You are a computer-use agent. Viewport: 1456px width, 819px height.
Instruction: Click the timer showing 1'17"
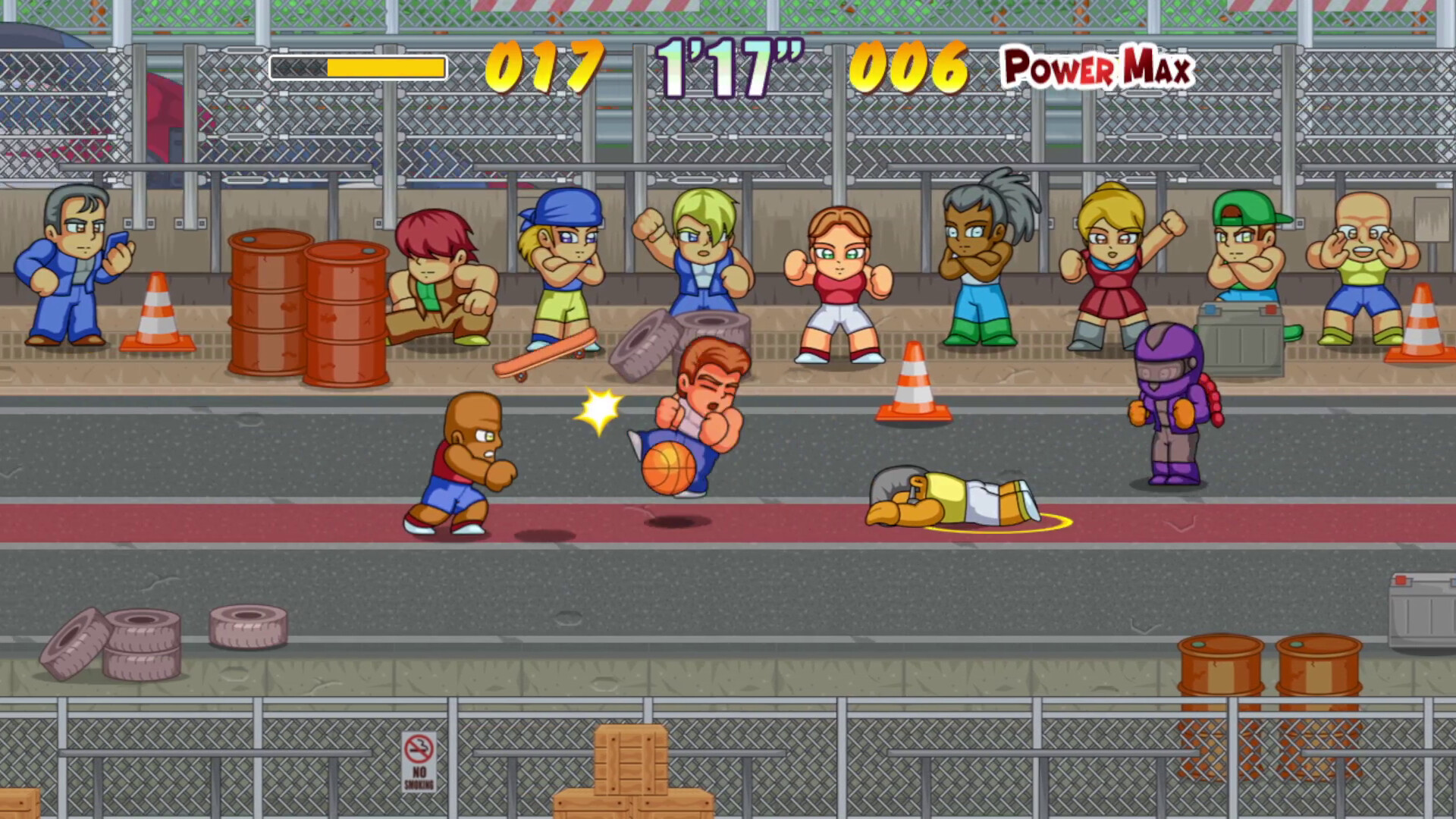[x=732, y=68]
